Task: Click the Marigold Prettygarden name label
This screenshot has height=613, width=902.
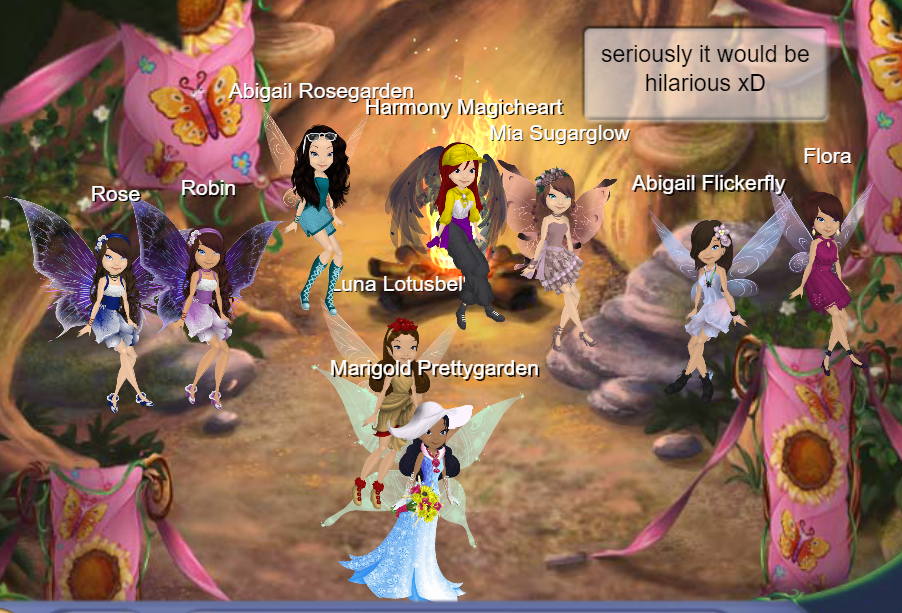Action: pos(434,369)
